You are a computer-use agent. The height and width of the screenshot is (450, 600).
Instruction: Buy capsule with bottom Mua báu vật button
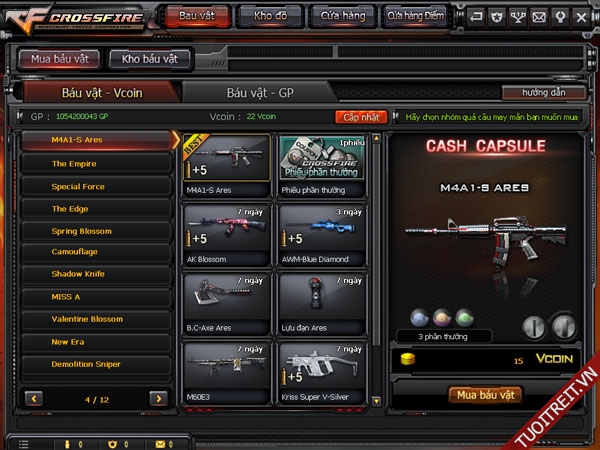(x=485, y=395)
